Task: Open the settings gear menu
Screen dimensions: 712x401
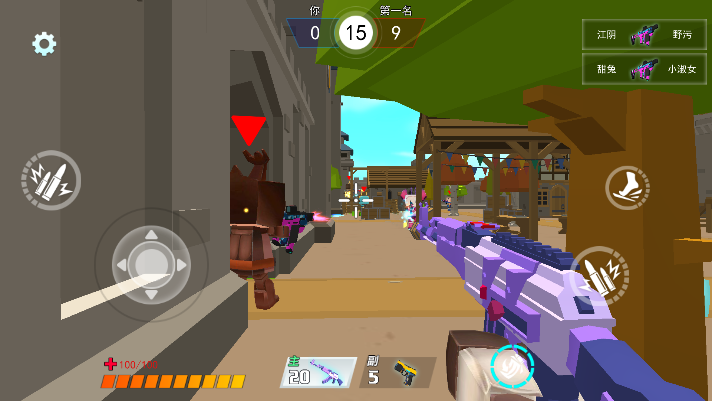Action: point(44,44)
